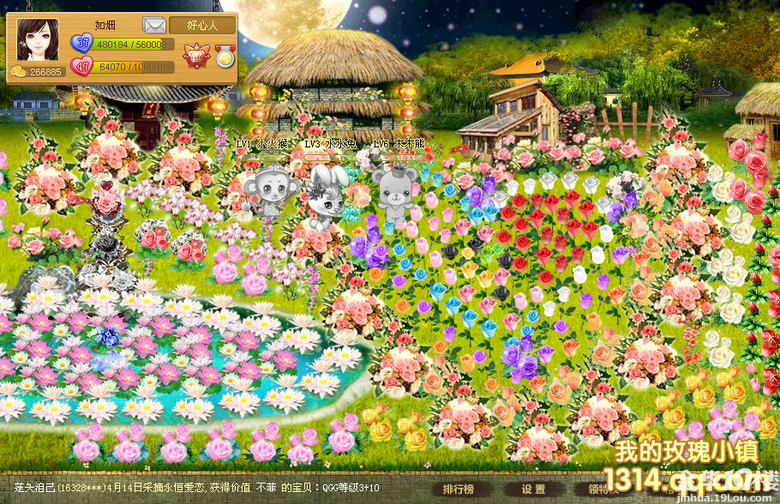Open the gold medal icon
Viewport: 780px width, 504px height.
pyautogui.click(x=225, y=56)
